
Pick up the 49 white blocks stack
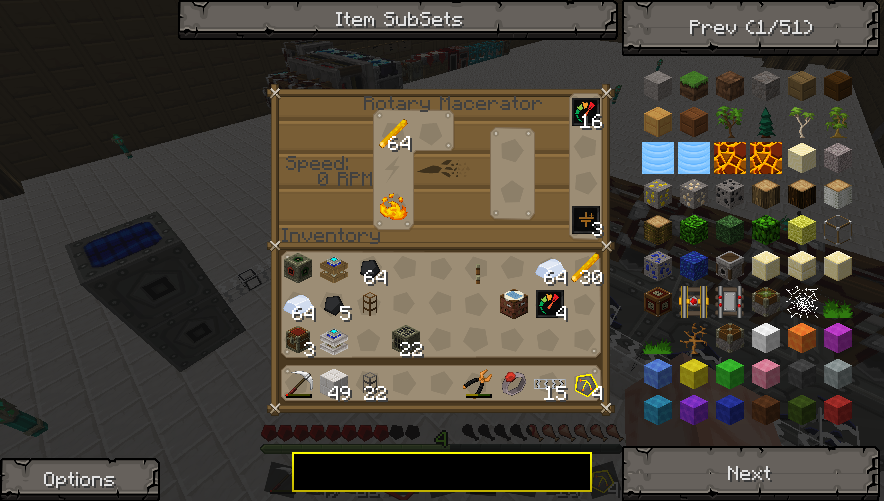tap(334, 384)
